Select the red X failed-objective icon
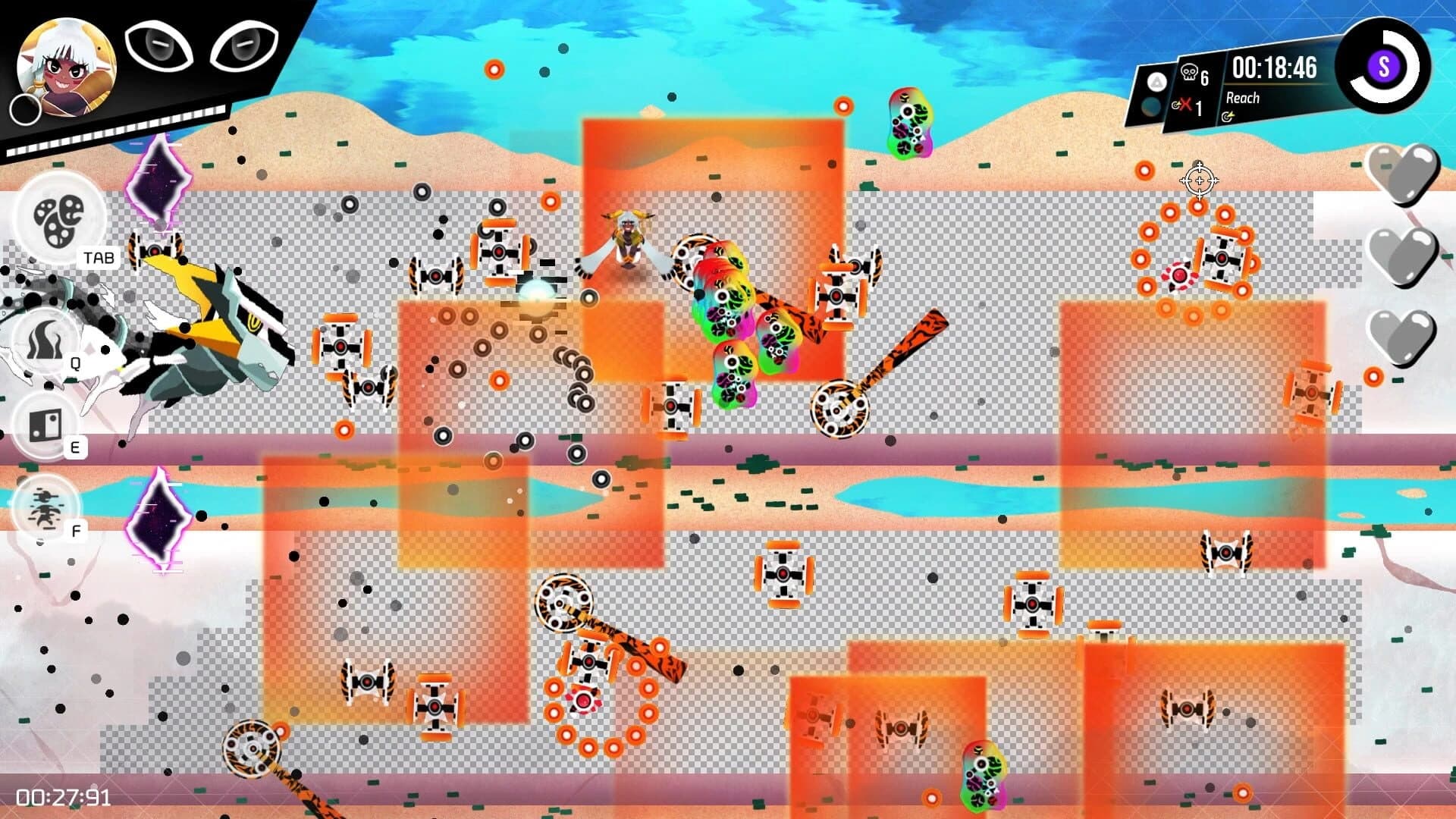1456x819 pixels. (1186, 104)
